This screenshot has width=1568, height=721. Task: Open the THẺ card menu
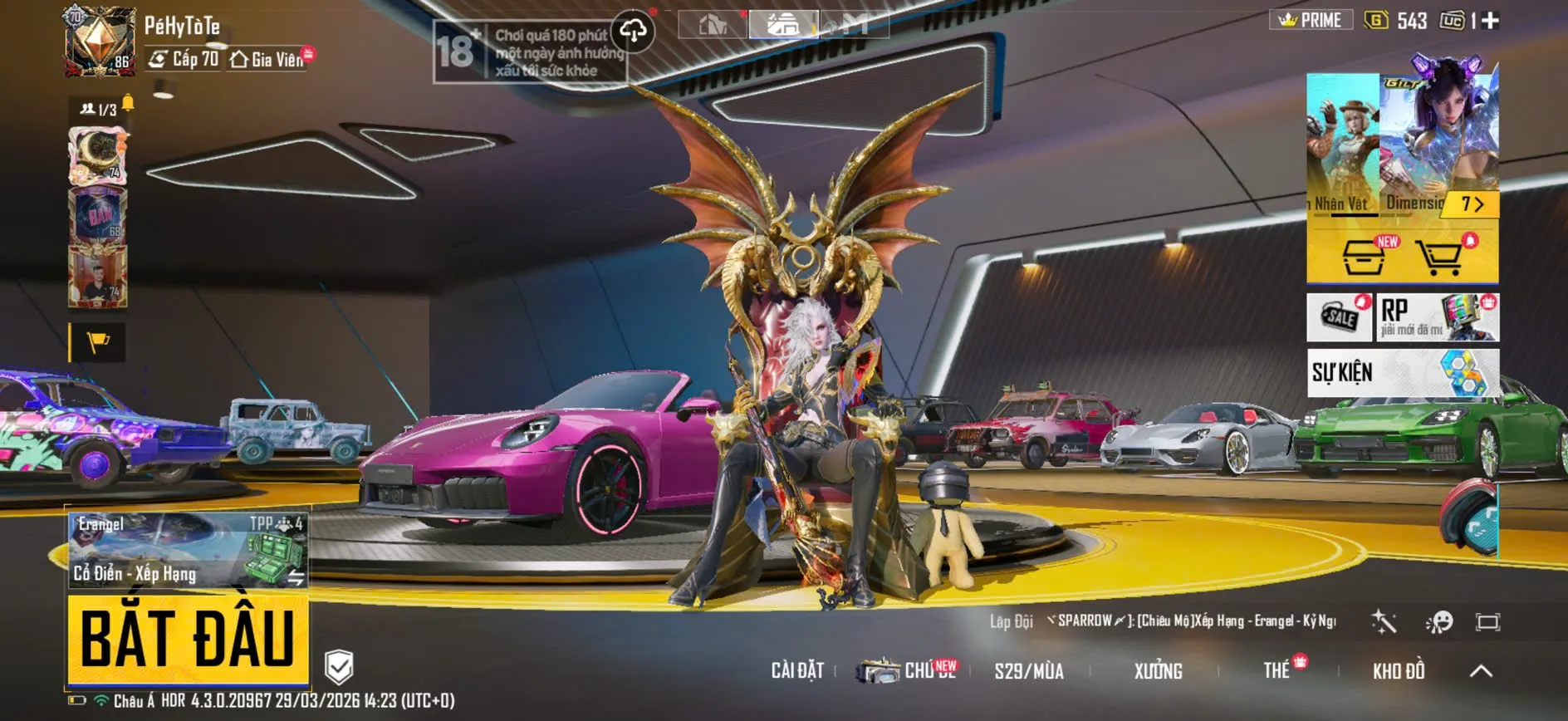pos(1276,670)
